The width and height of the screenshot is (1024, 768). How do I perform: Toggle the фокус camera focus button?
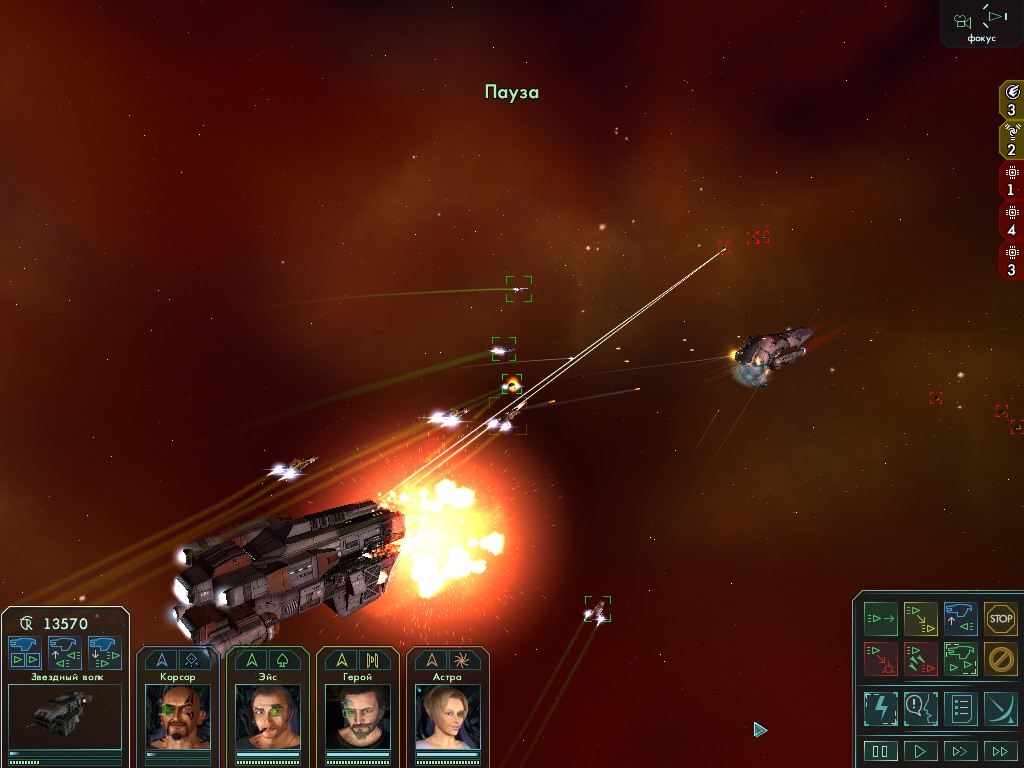981,22
